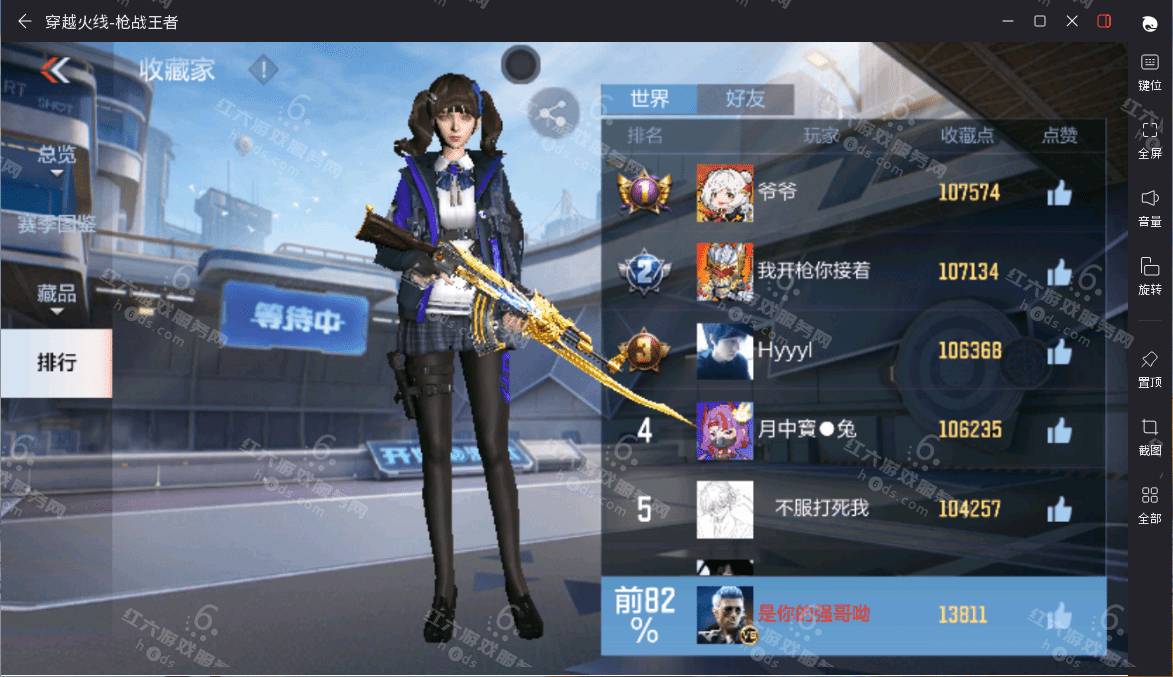Like the player Hyyyl
The width and height of the screenshot is (1173, 677).
[1059, 352]
